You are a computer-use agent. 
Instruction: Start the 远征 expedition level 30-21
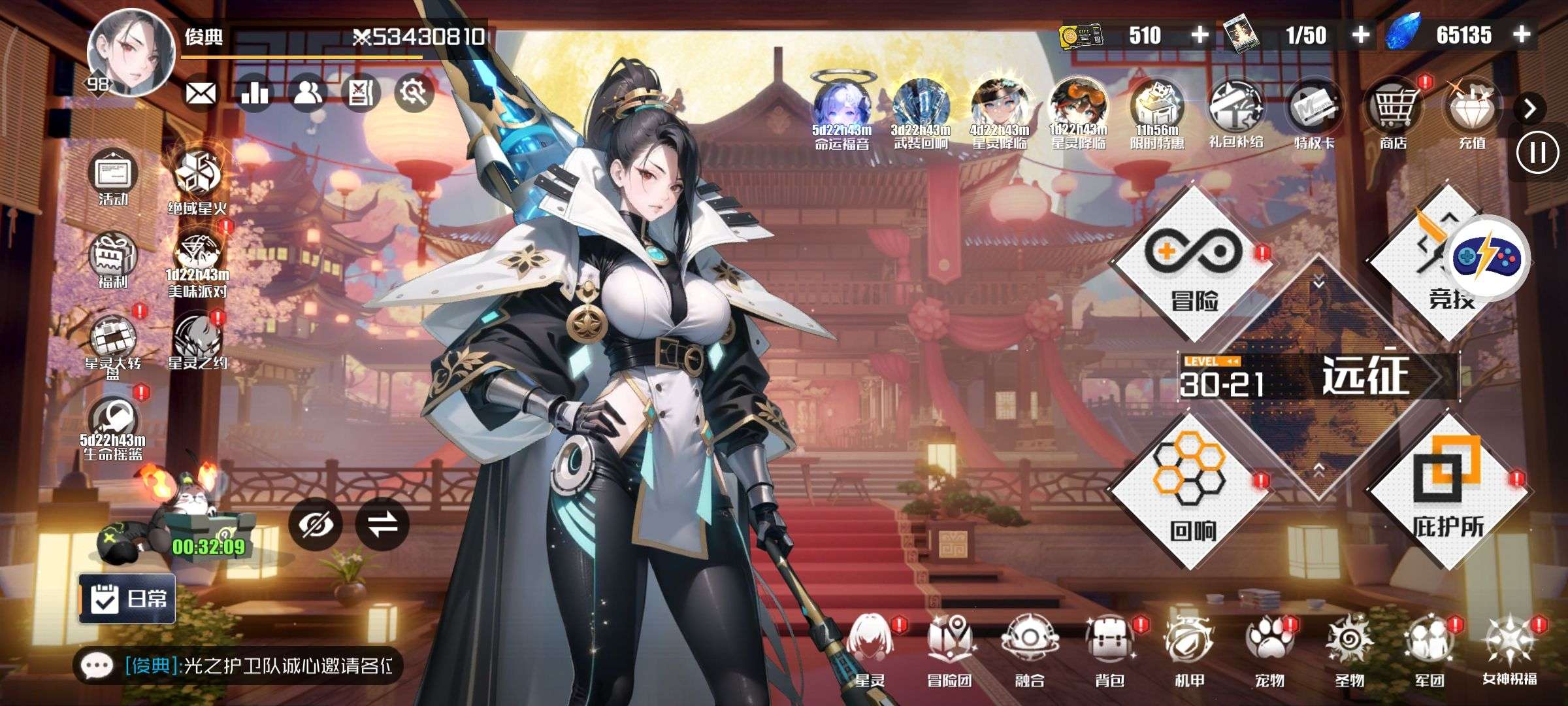click(x=1320, y=377)
